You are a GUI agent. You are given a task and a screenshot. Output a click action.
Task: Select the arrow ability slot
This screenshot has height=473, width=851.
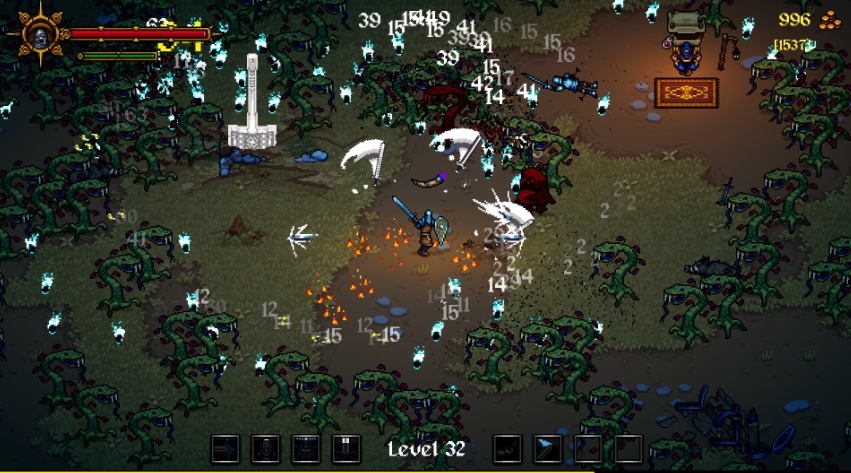(225, 449)
